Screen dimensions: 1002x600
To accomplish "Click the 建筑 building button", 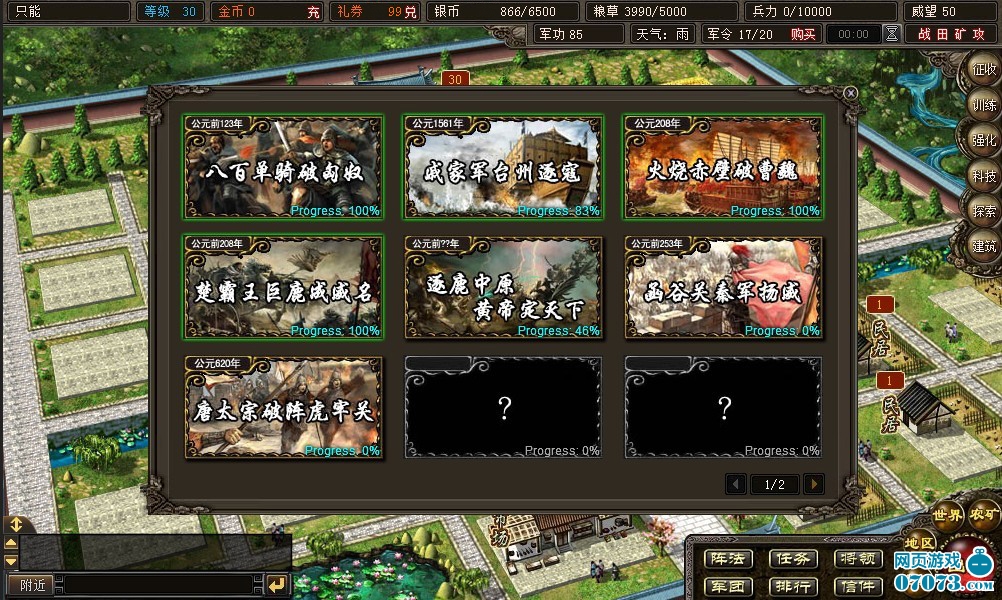I will (x=982, y=246).
